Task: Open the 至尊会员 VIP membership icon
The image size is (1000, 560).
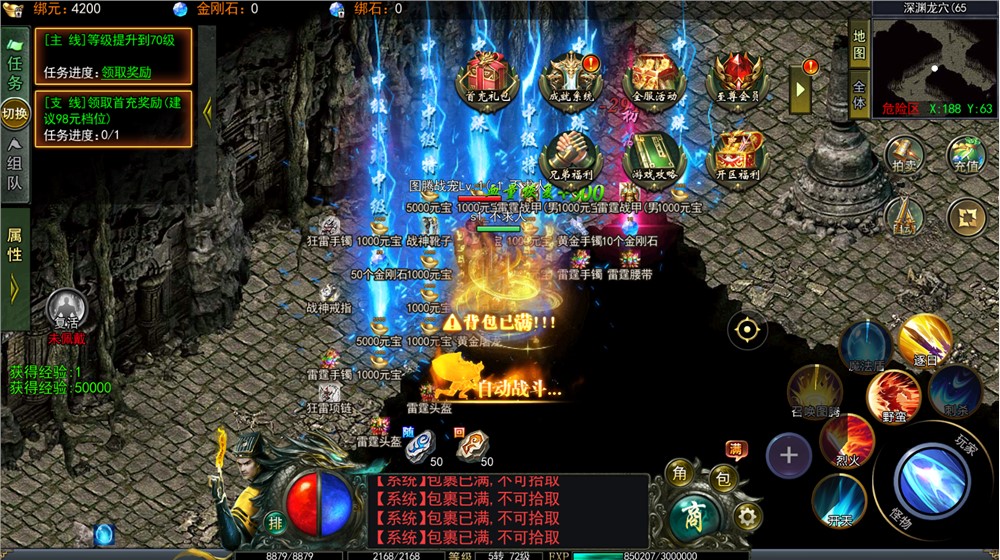Action: pos(737,76)
